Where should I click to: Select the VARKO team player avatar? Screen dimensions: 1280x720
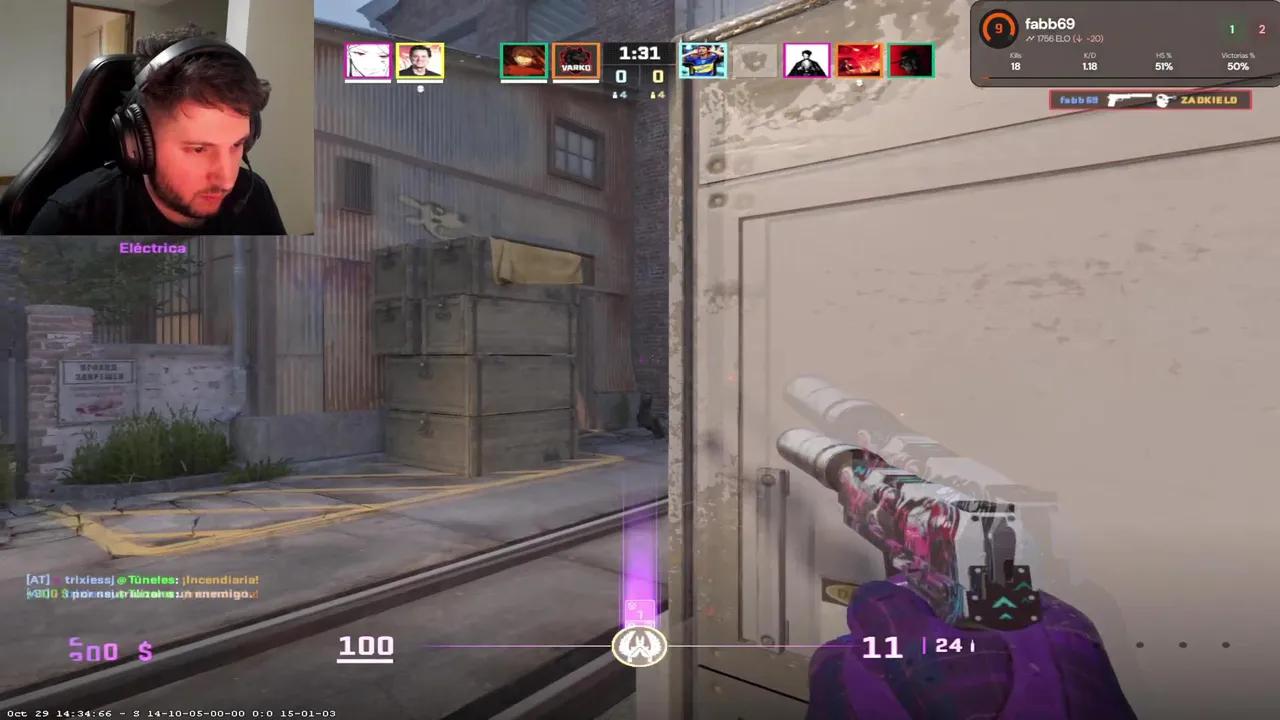[576, 60]
